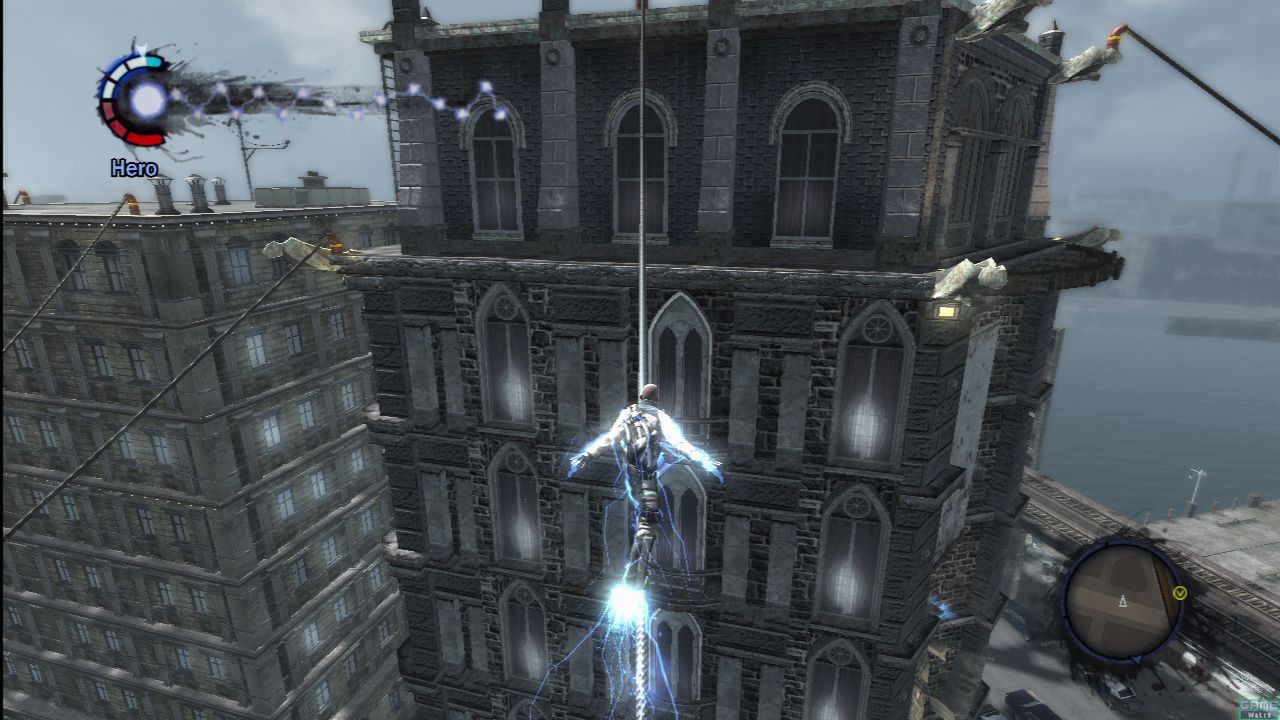This screenshot has height=720, width=1280.
Task: Select the Hero karma rank label
Action: (x=134, y=169)
